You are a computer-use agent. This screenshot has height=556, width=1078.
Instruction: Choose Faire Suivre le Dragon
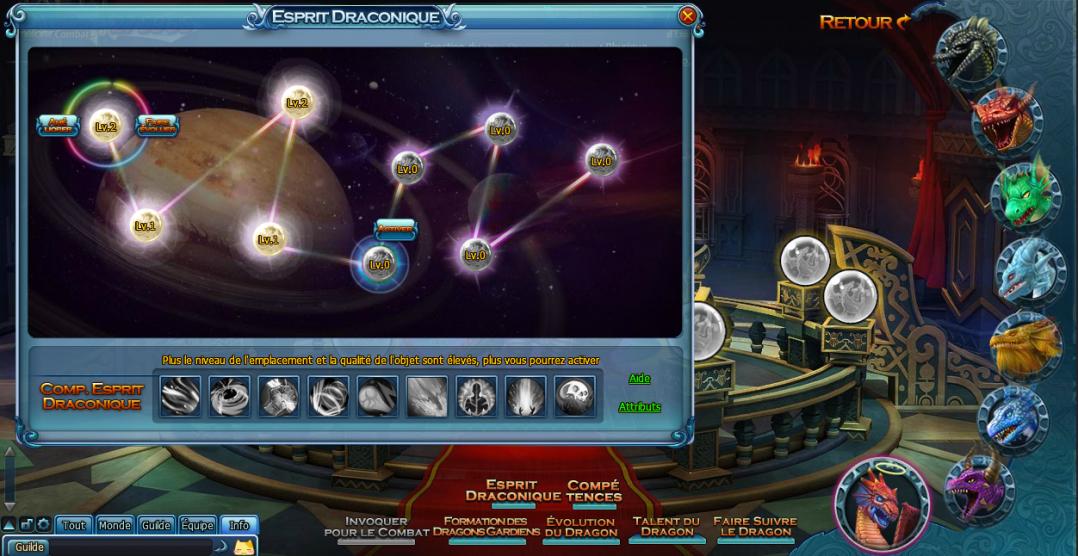(755, 527)
